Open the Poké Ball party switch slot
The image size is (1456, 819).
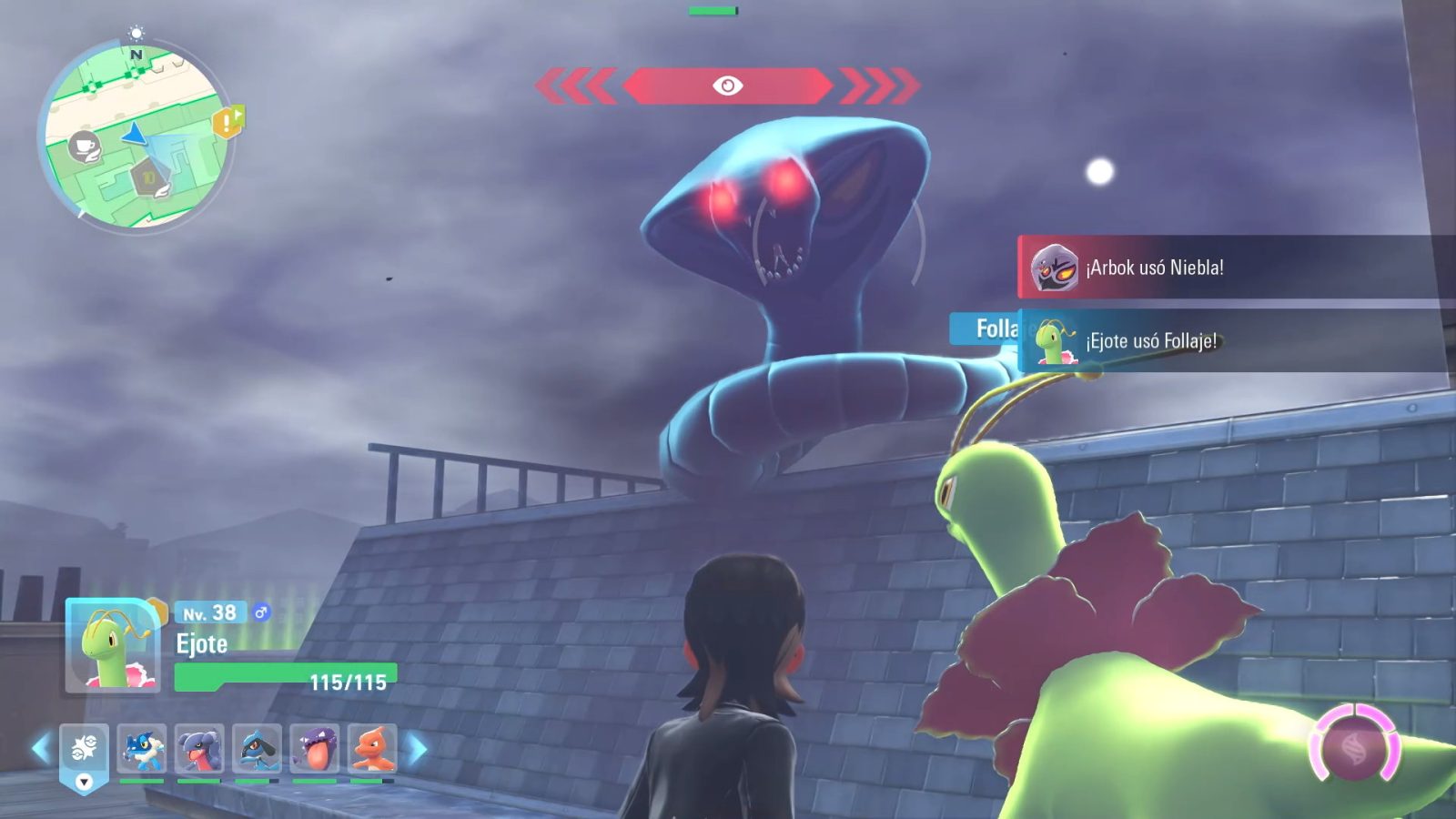pos(84,751)
